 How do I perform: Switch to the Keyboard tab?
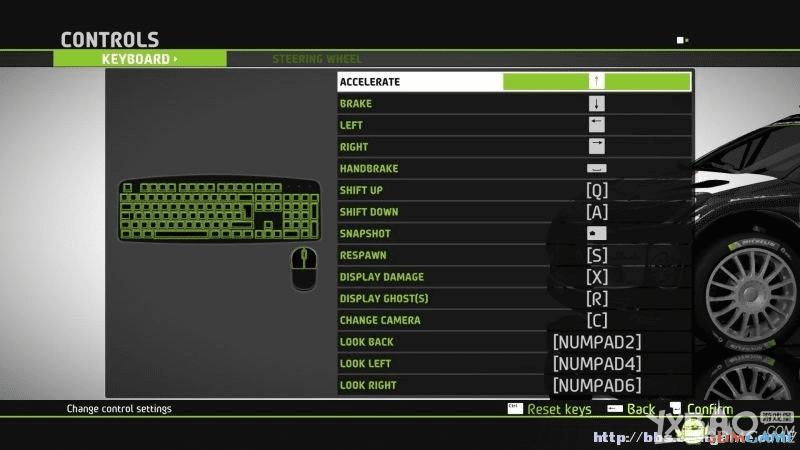coord(140,59)
